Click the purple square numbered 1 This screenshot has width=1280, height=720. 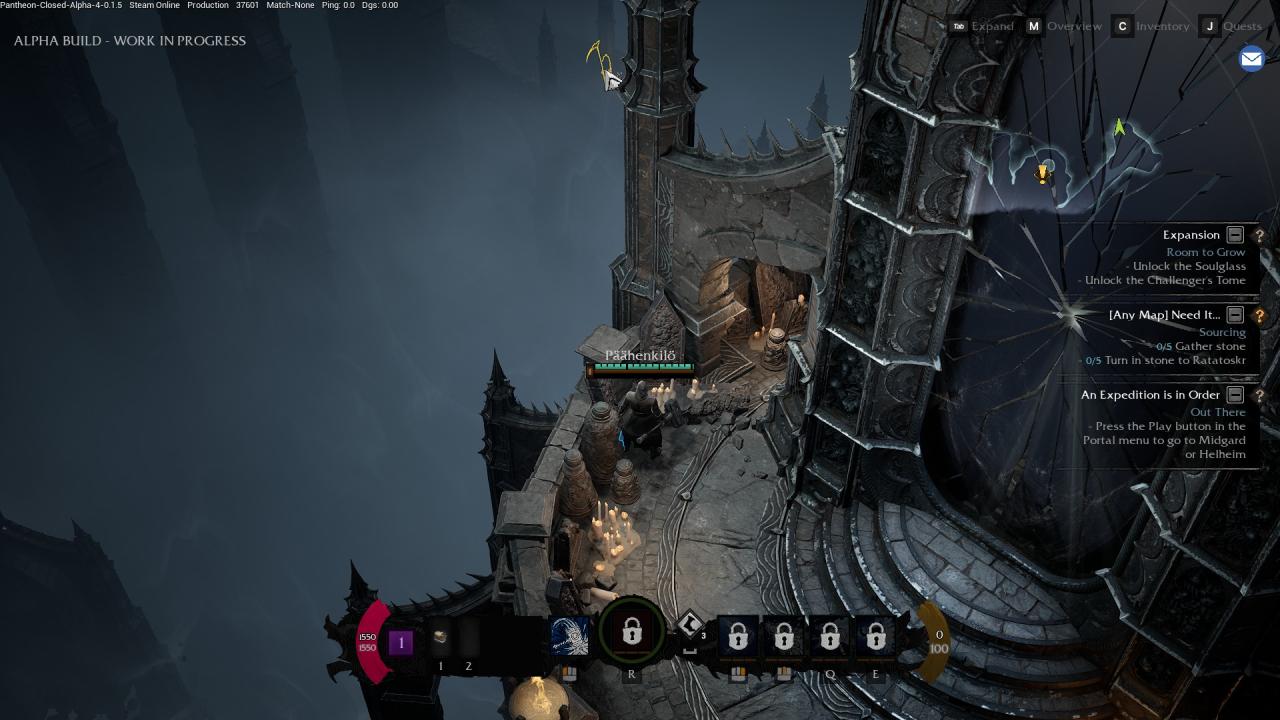(401, 642)
